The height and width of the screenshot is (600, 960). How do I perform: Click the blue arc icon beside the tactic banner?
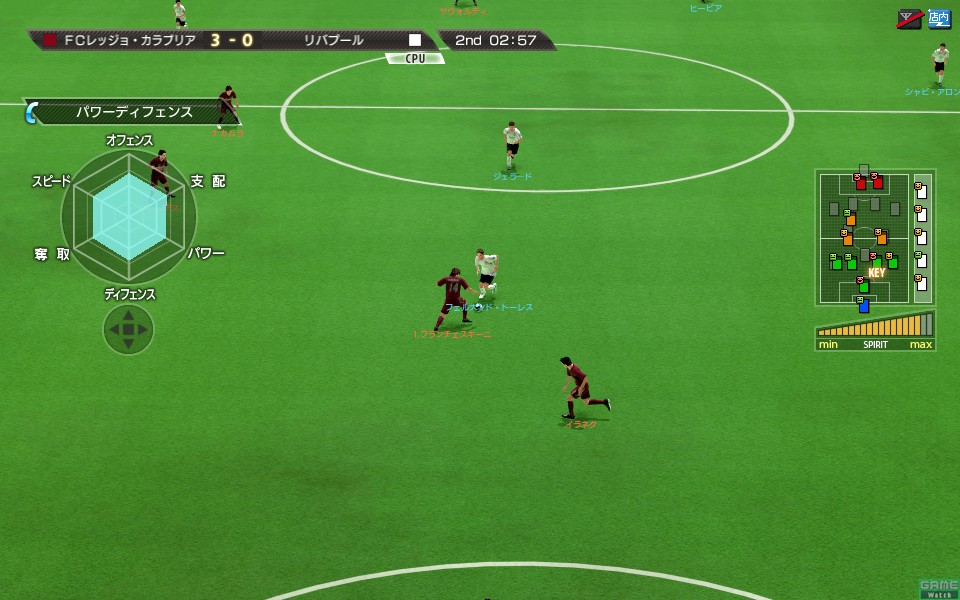click(31, 112)
